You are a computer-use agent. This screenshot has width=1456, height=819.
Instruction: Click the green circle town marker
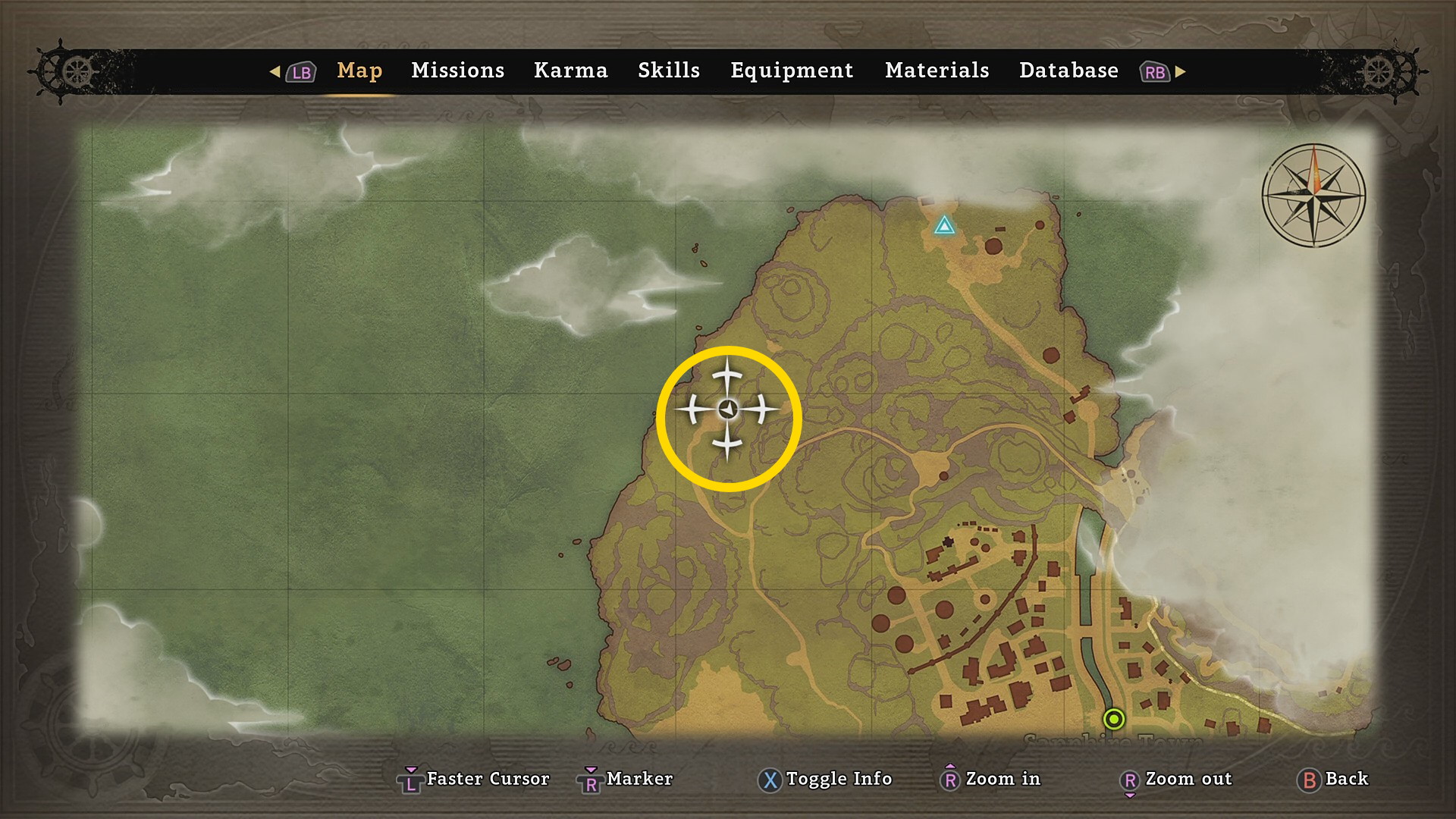click(1114, 718)
